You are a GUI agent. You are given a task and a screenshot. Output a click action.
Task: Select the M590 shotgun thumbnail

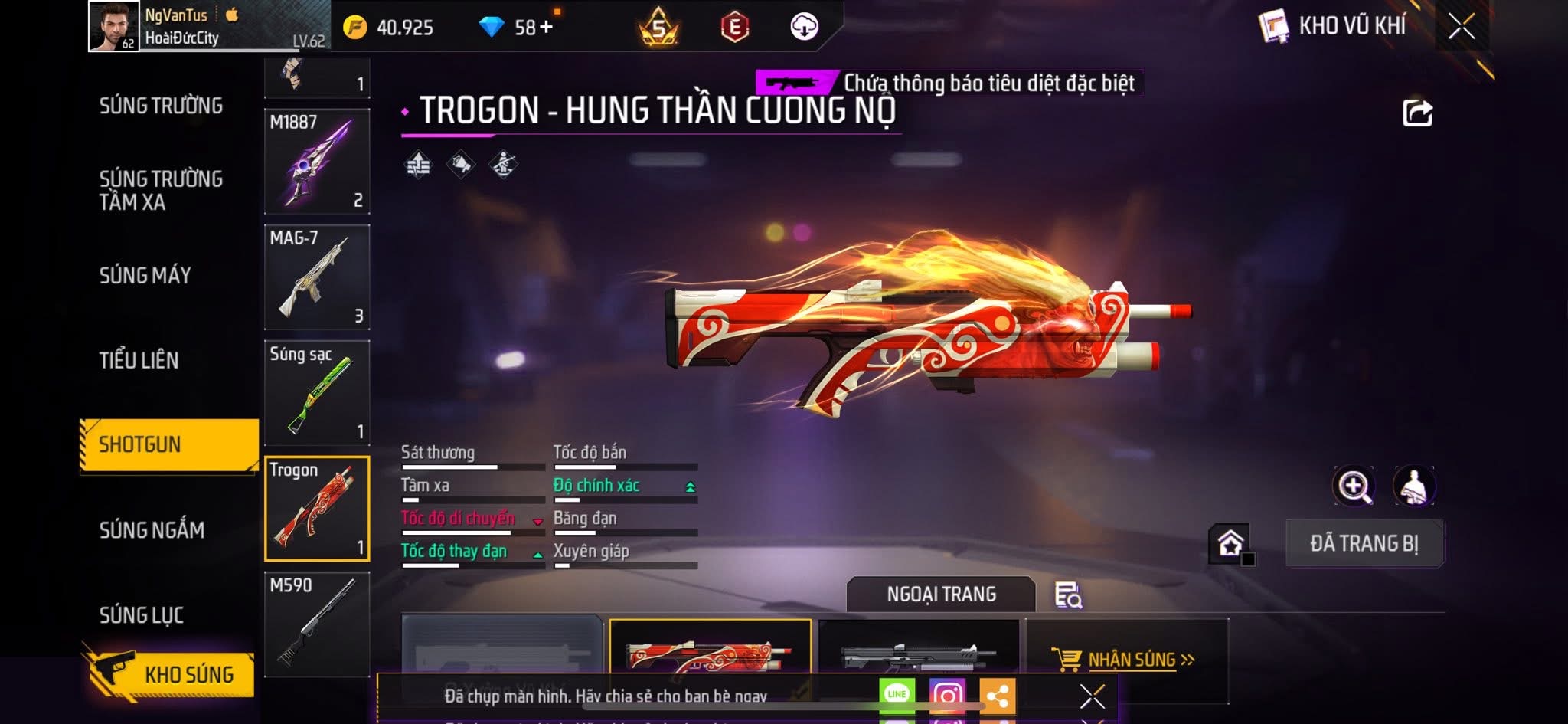coord(317,624)
